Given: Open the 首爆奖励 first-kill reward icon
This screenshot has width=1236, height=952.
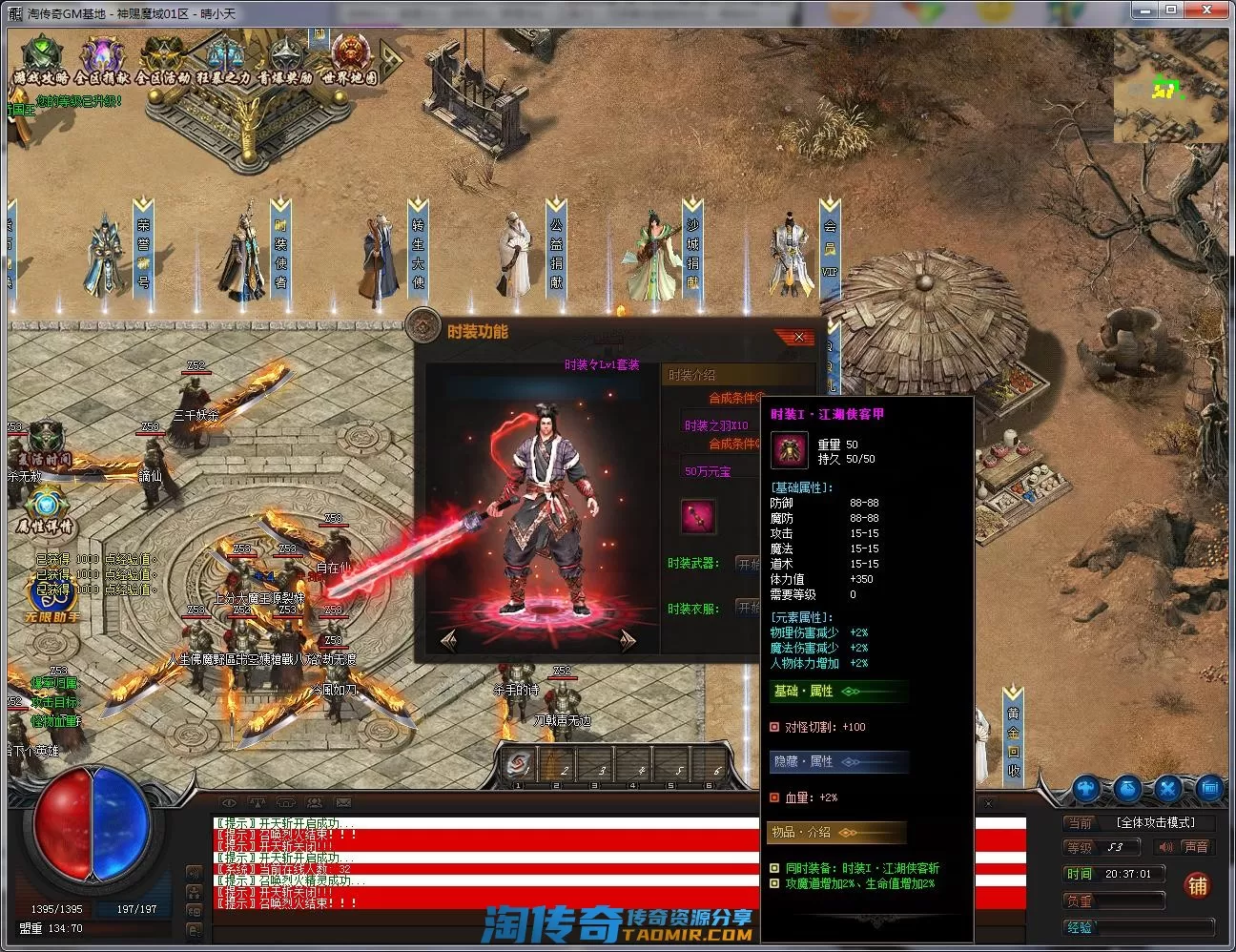Looking at the screenshot, I should [x=285, y=61].
